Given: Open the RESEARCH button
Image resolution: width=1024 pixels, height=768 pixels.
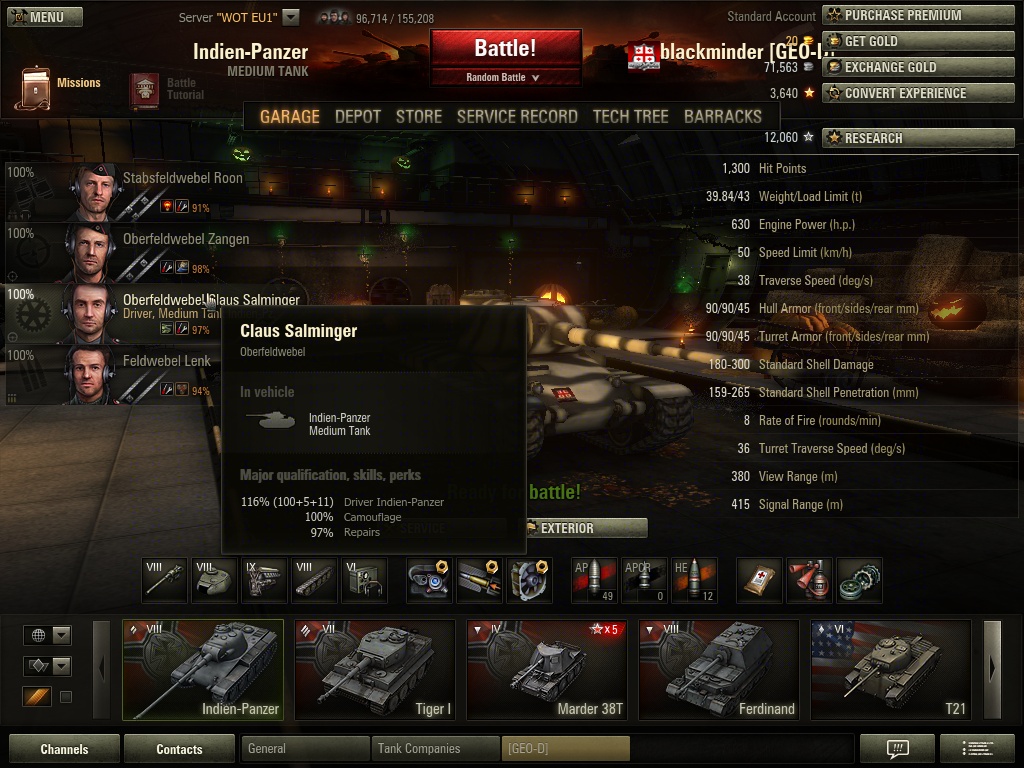Looking at the screenshot, I should [x=917, y=138].
